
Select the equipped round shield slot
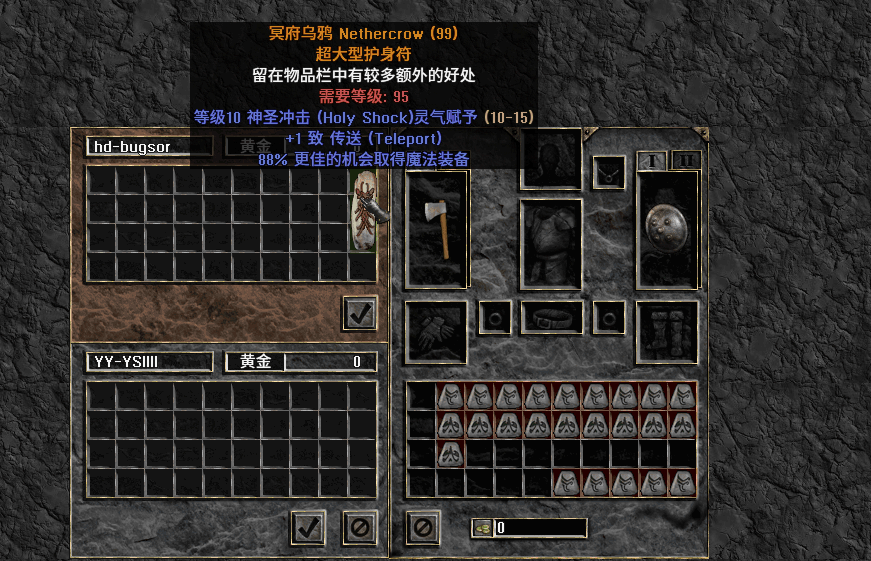(667, 229)
